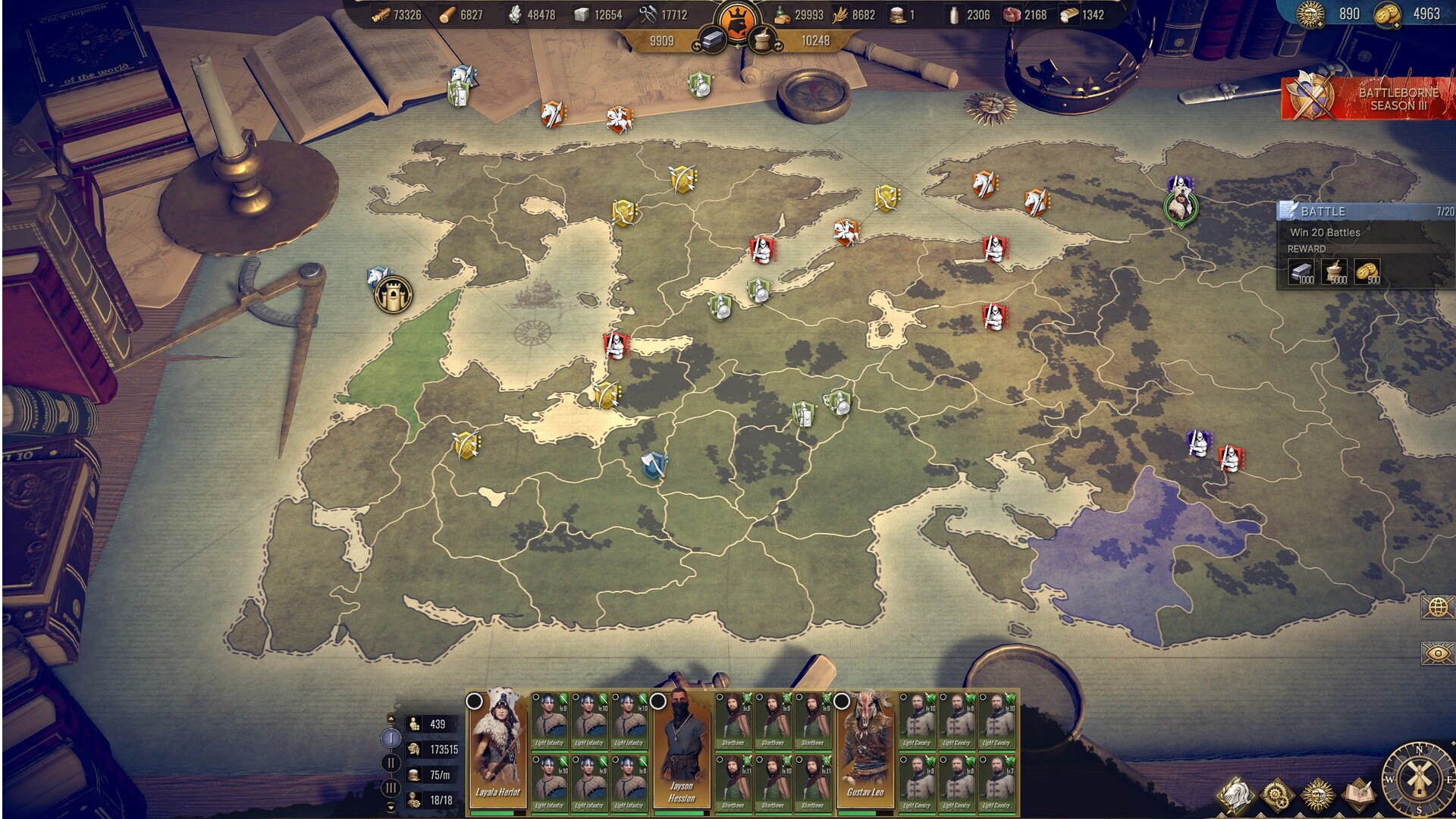Expand the army list with the up chevron

(391, 719)
